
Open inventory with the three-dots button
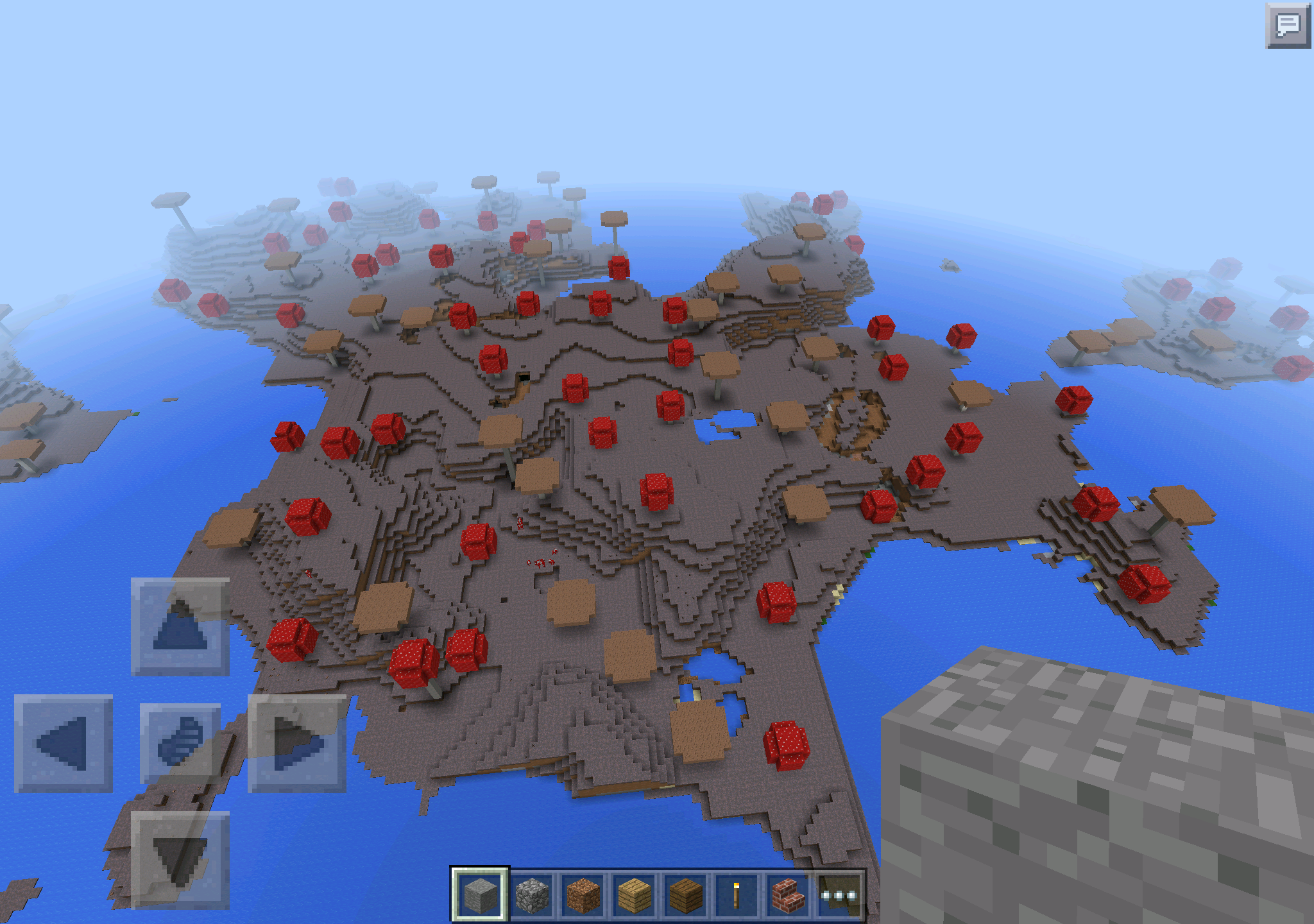click(x=839, y=895)
